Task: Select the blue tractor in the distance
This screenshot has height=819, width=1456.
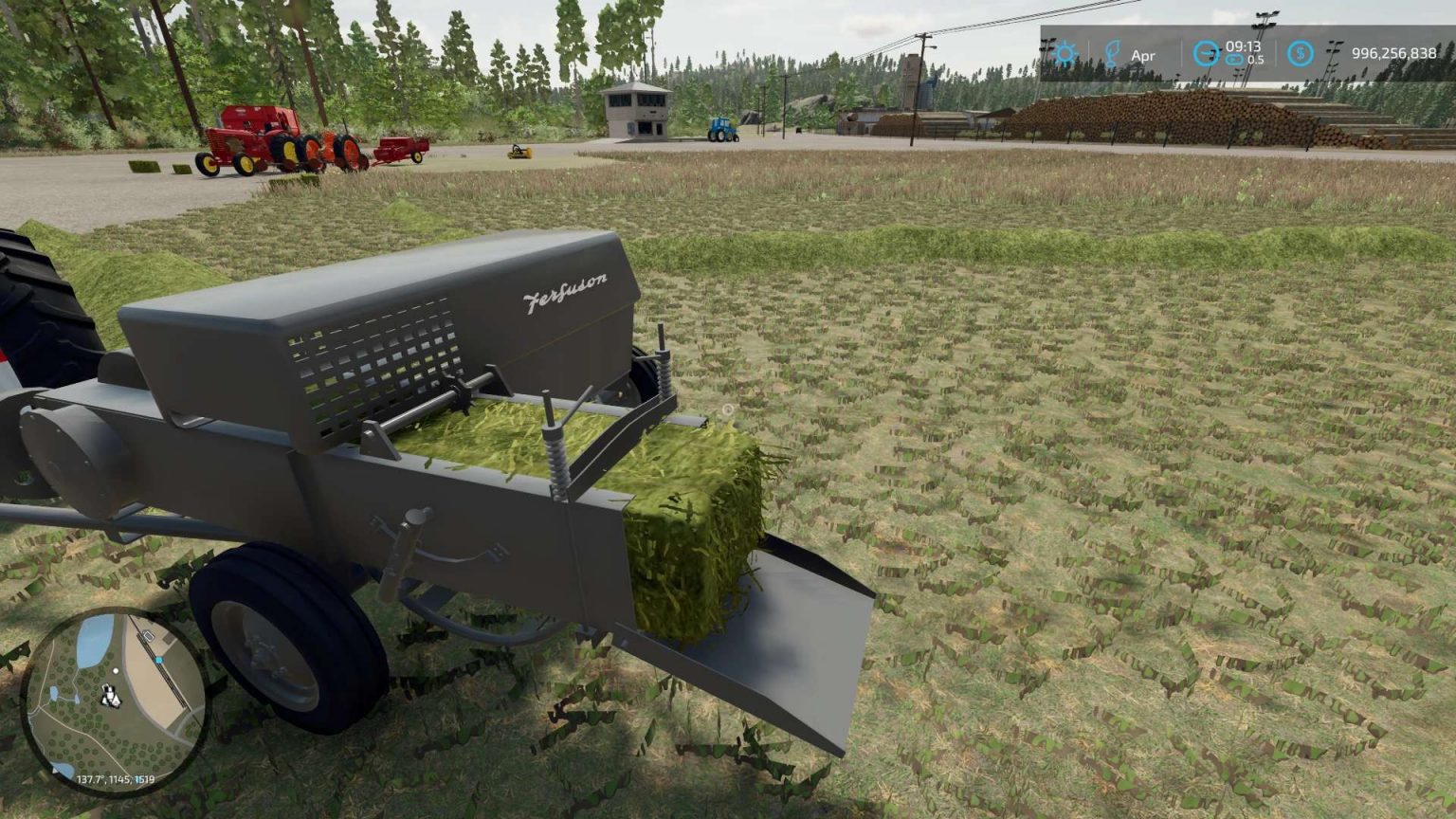Action: click(x=722, y=131)
